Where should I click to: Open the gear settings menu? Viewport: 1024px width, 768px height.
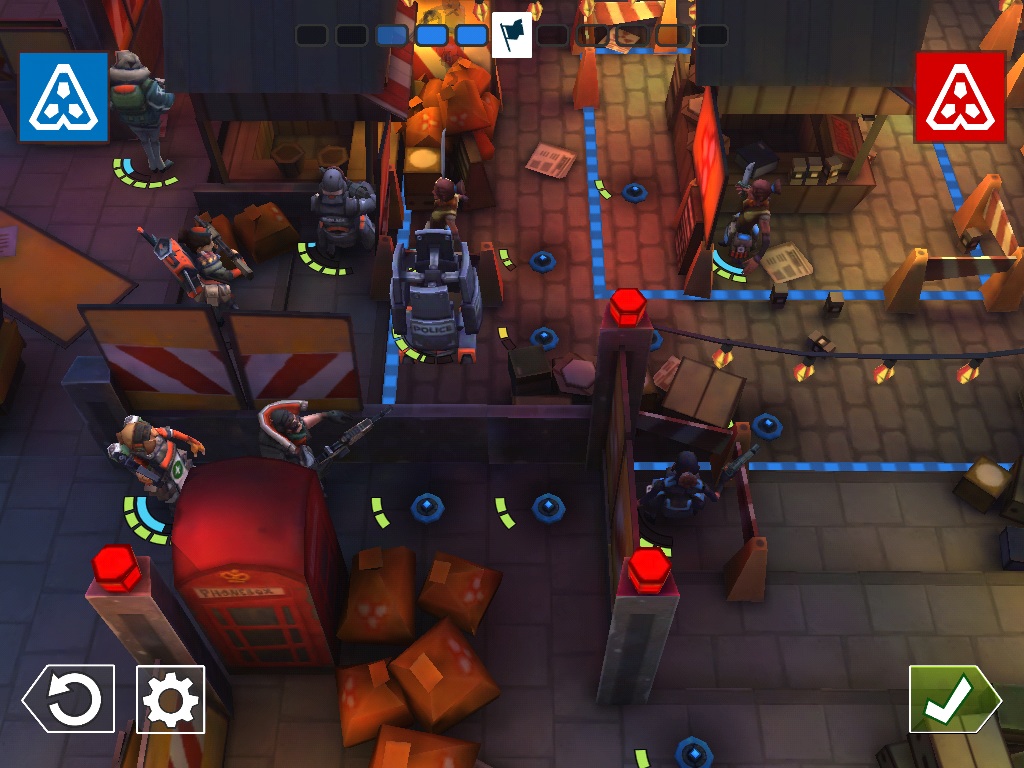click(170, 699)
